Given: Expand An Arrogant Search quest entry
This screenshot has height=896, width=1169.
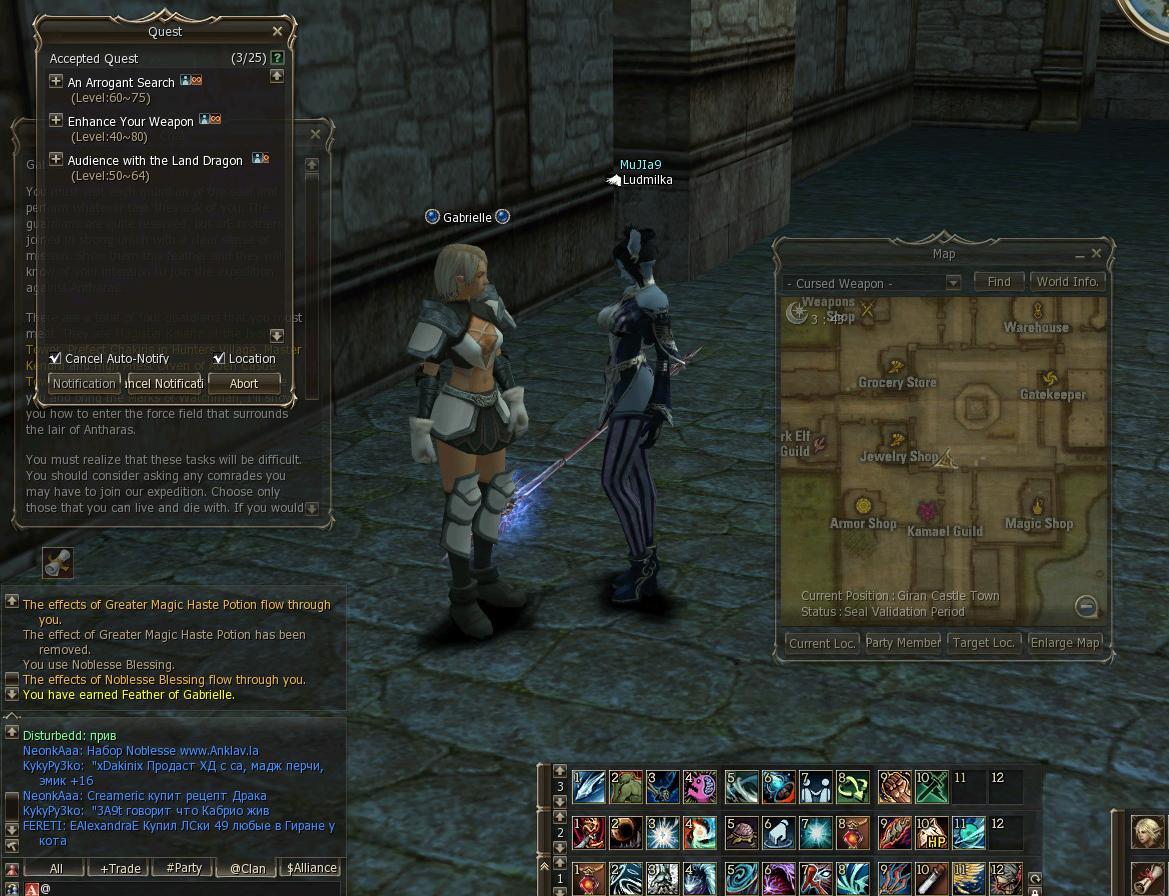Looking at the screenshot, I should pos(56,81).
